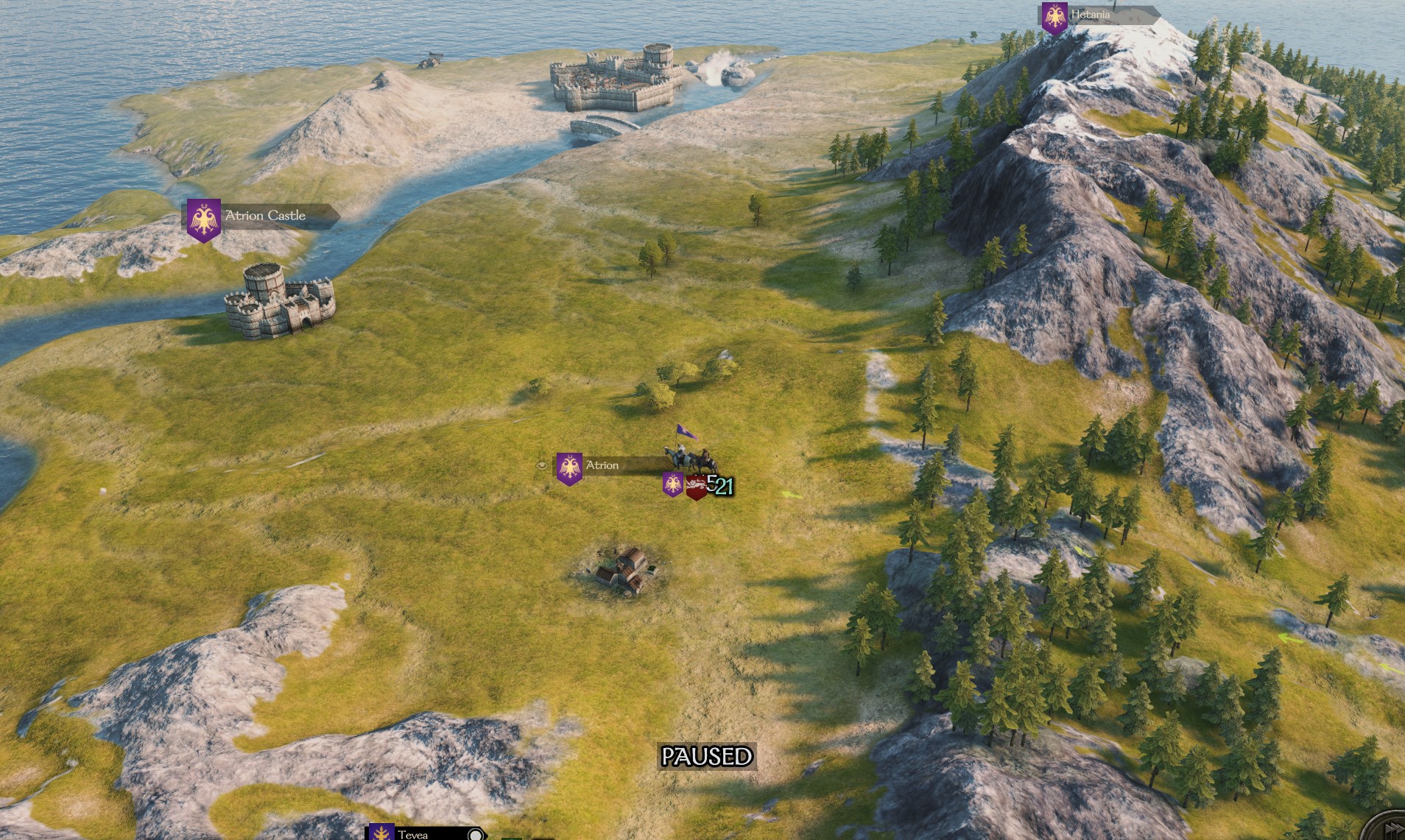Toggle visibility indicator beside Atrion nameplate
Viewport: 1405px width, 840px height.
(x=541, y=465)
